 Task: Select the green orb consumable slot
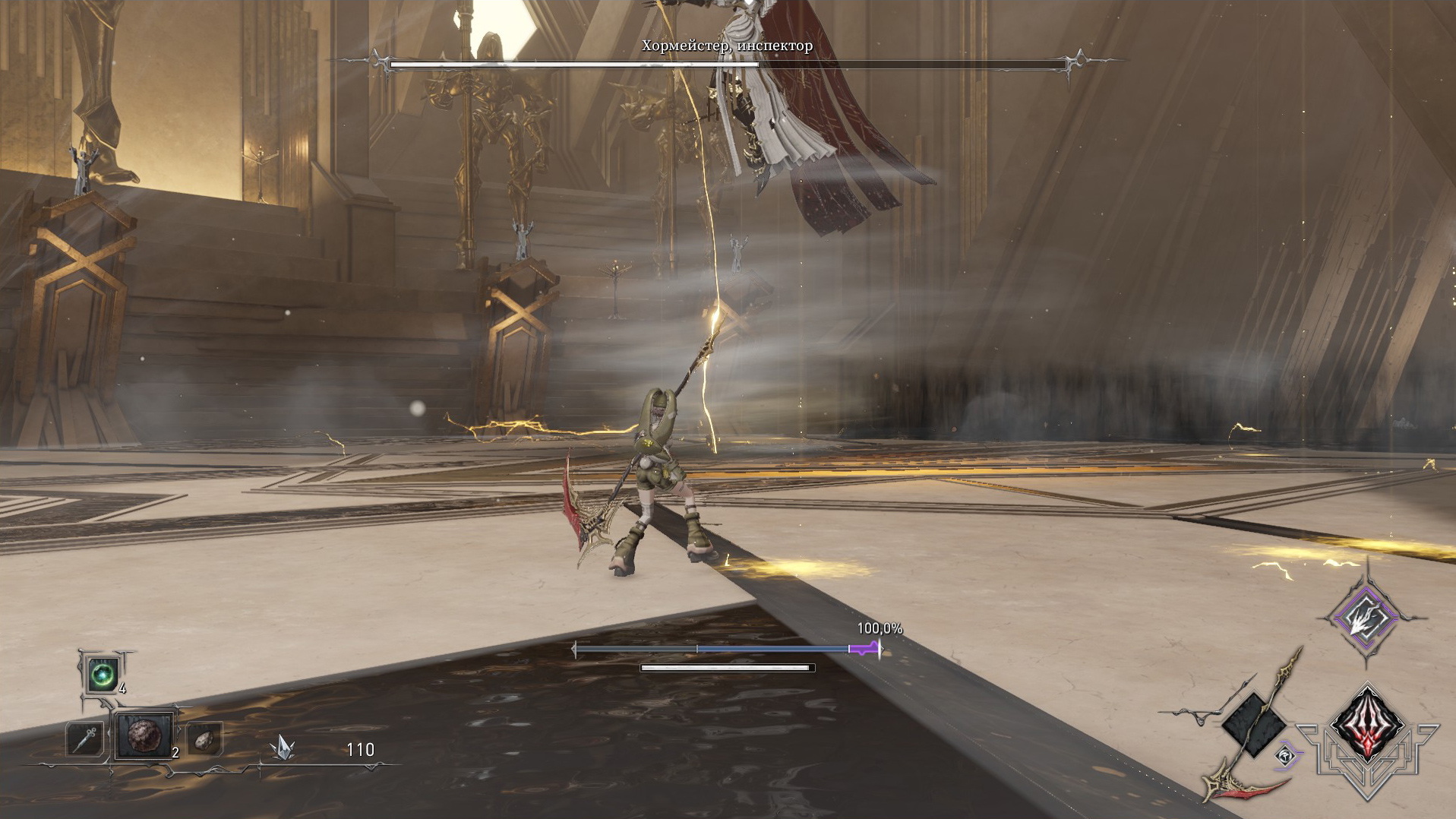103,674
